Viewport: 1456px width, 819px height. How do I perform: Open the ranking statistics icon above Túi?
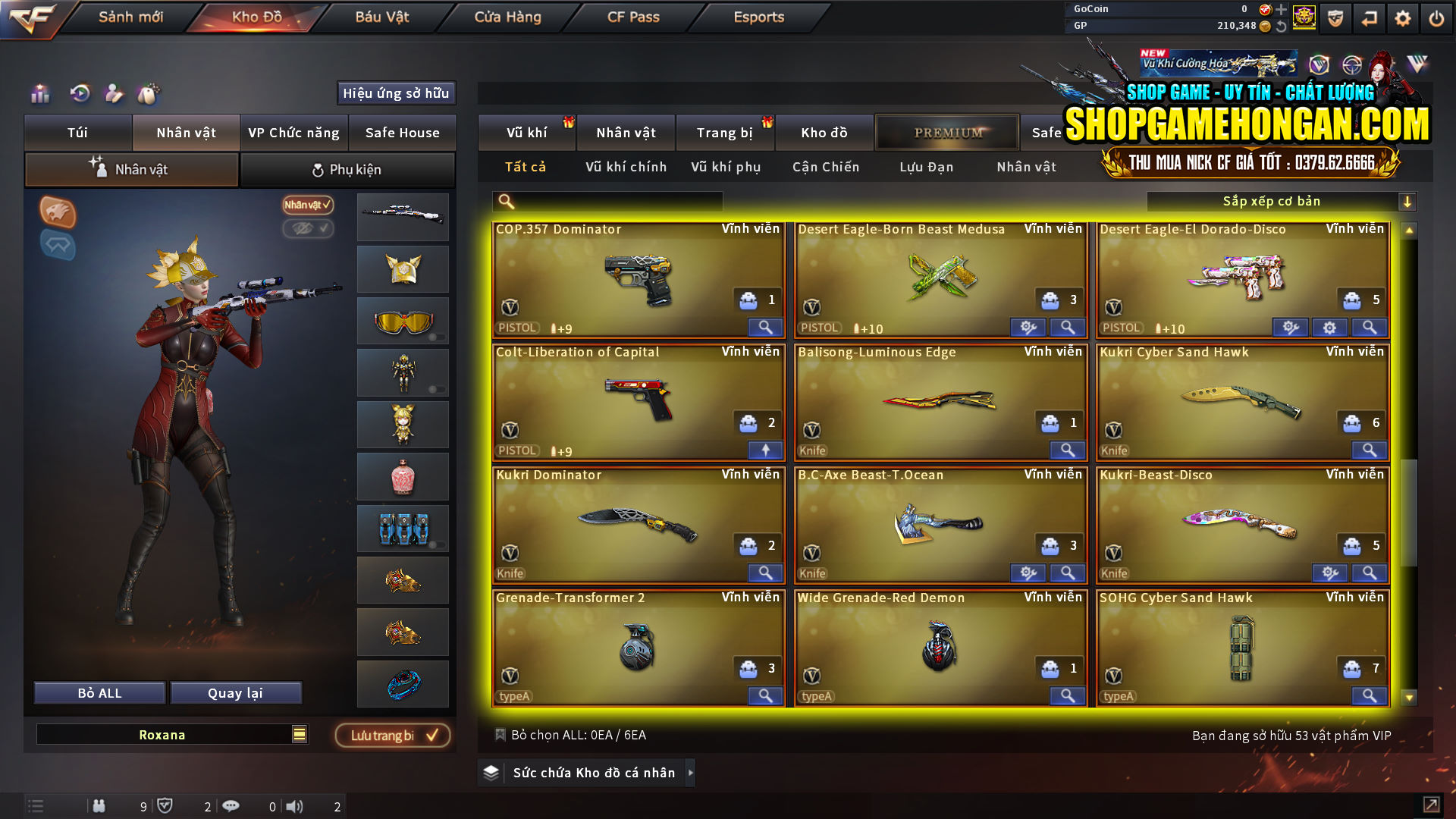tap(39, 93)
